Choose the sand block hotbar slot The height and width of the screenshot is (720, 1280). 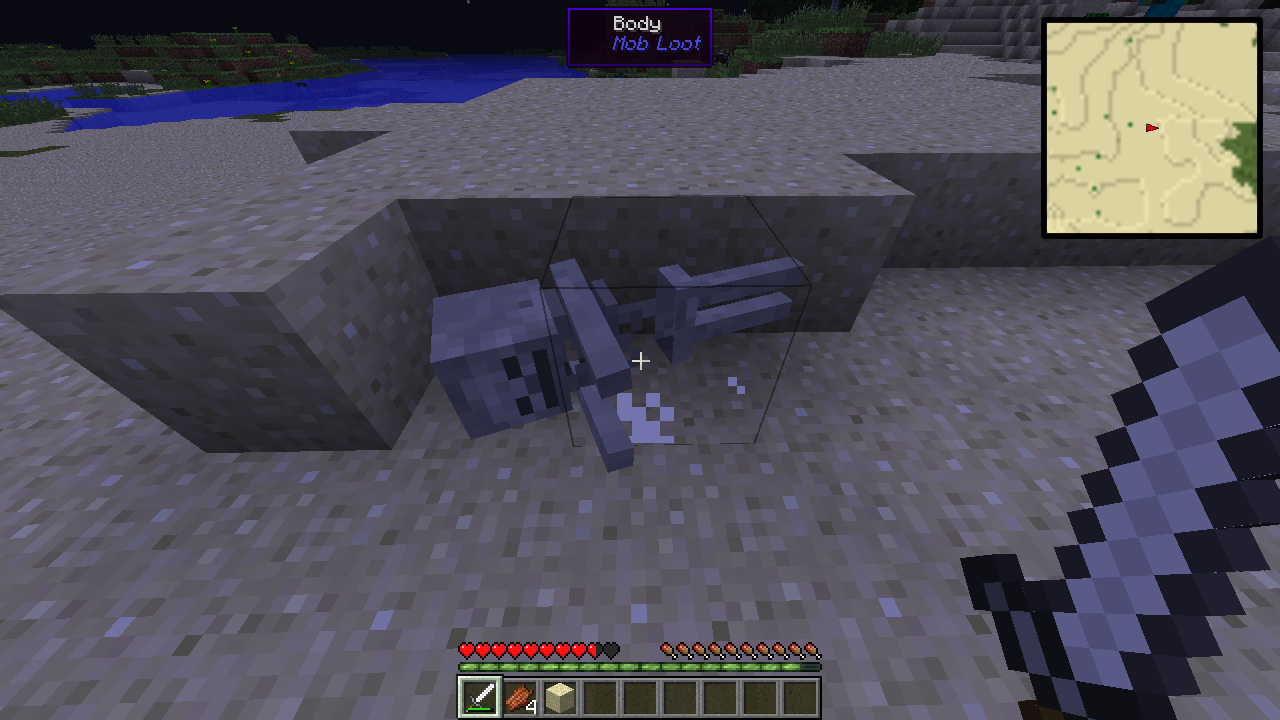[560, 697]
